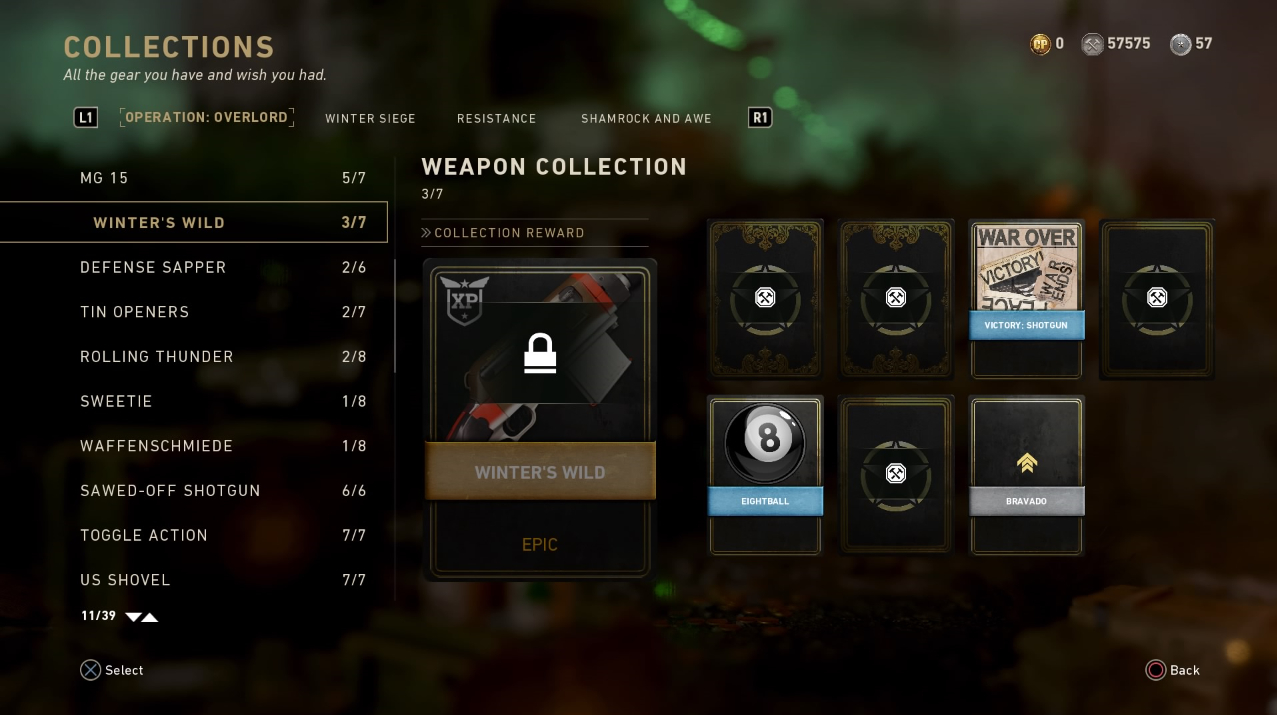
Task: Open the Winter Siege collections tab
Action: point(370,118)
